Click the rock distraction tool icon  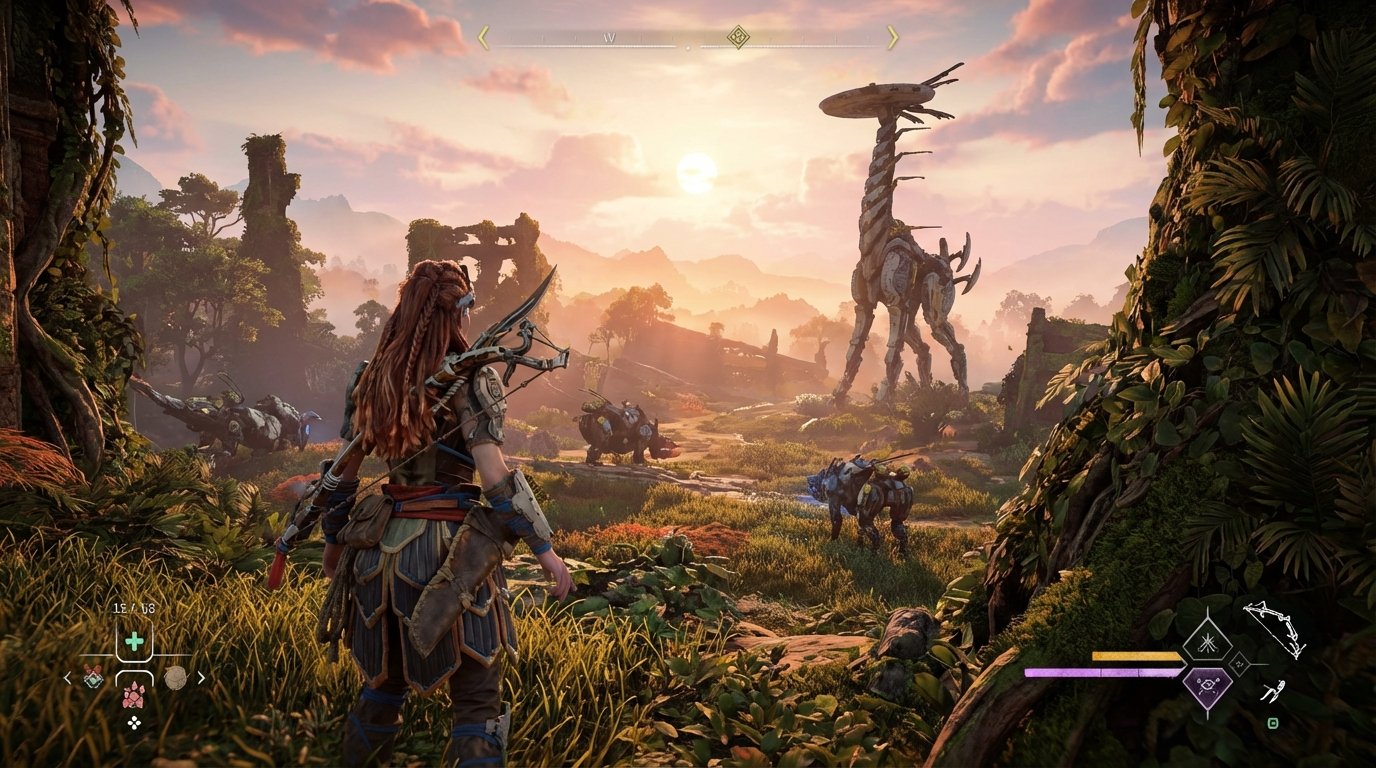pos(176,677)
